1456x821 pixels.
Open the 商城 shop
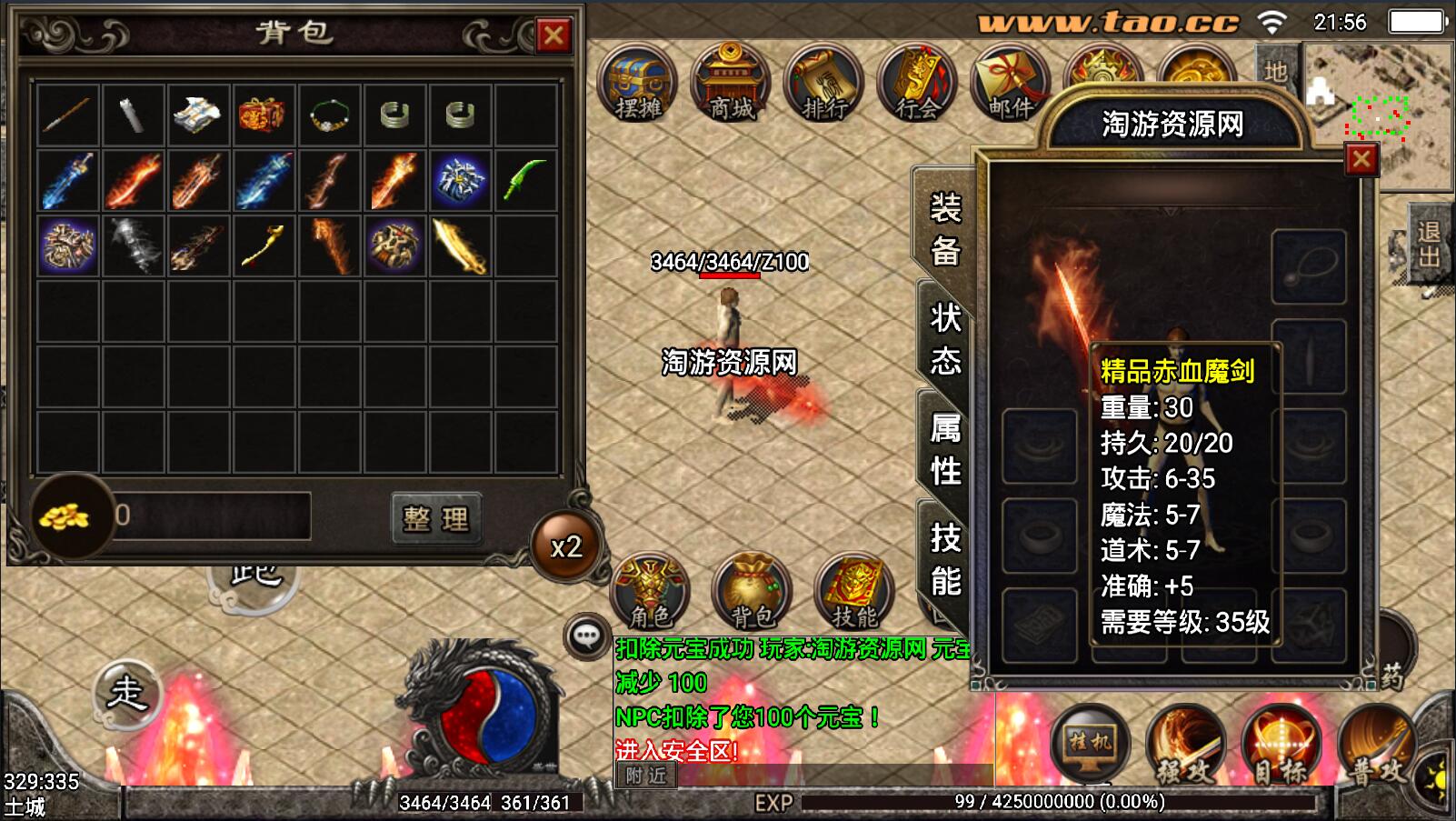[x=732, y=84]
